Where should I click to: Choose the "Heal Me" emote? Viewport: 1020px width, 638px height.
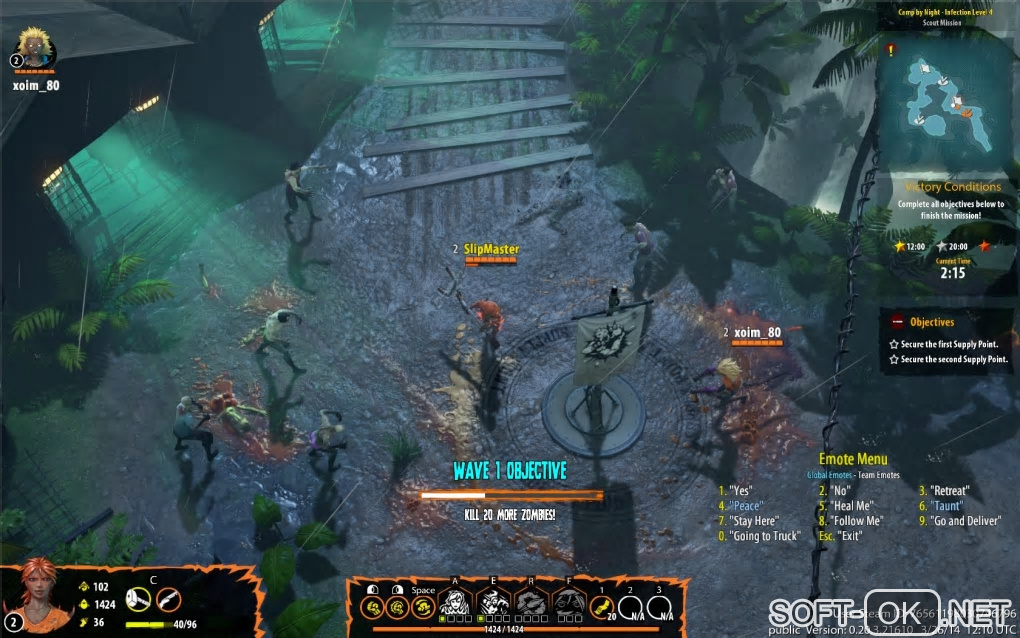(850, 506)
